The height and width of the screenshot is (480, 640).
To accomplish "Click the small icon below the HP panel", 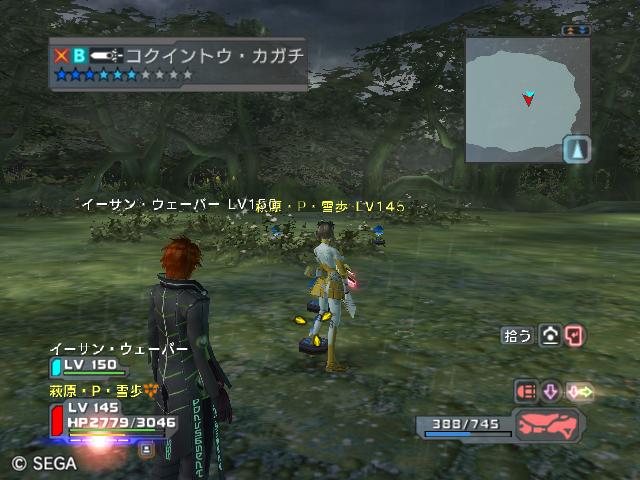I will (x=146, y=449).
